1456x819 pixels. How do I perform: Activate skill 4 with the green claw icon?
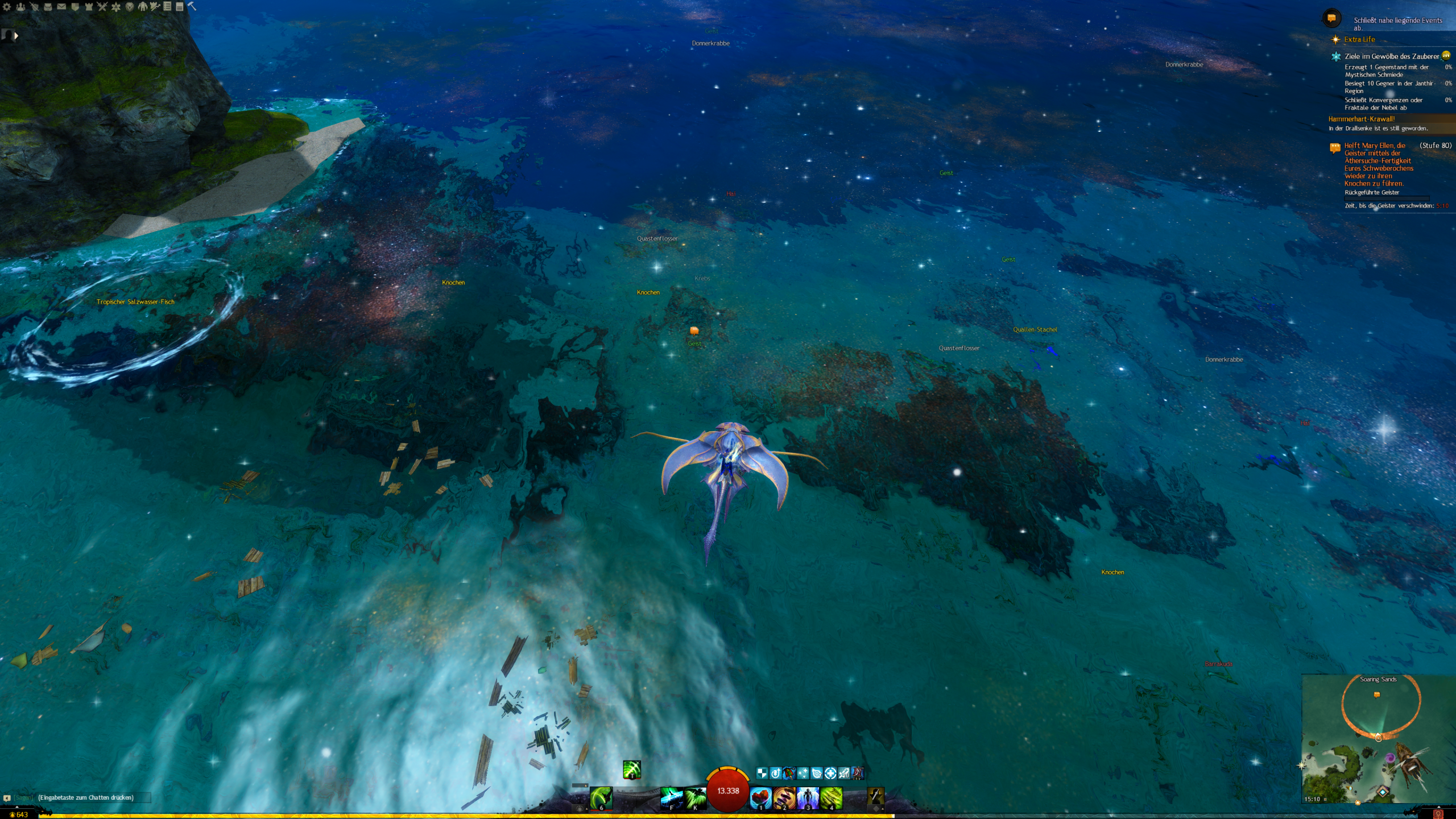coord(831,798)
